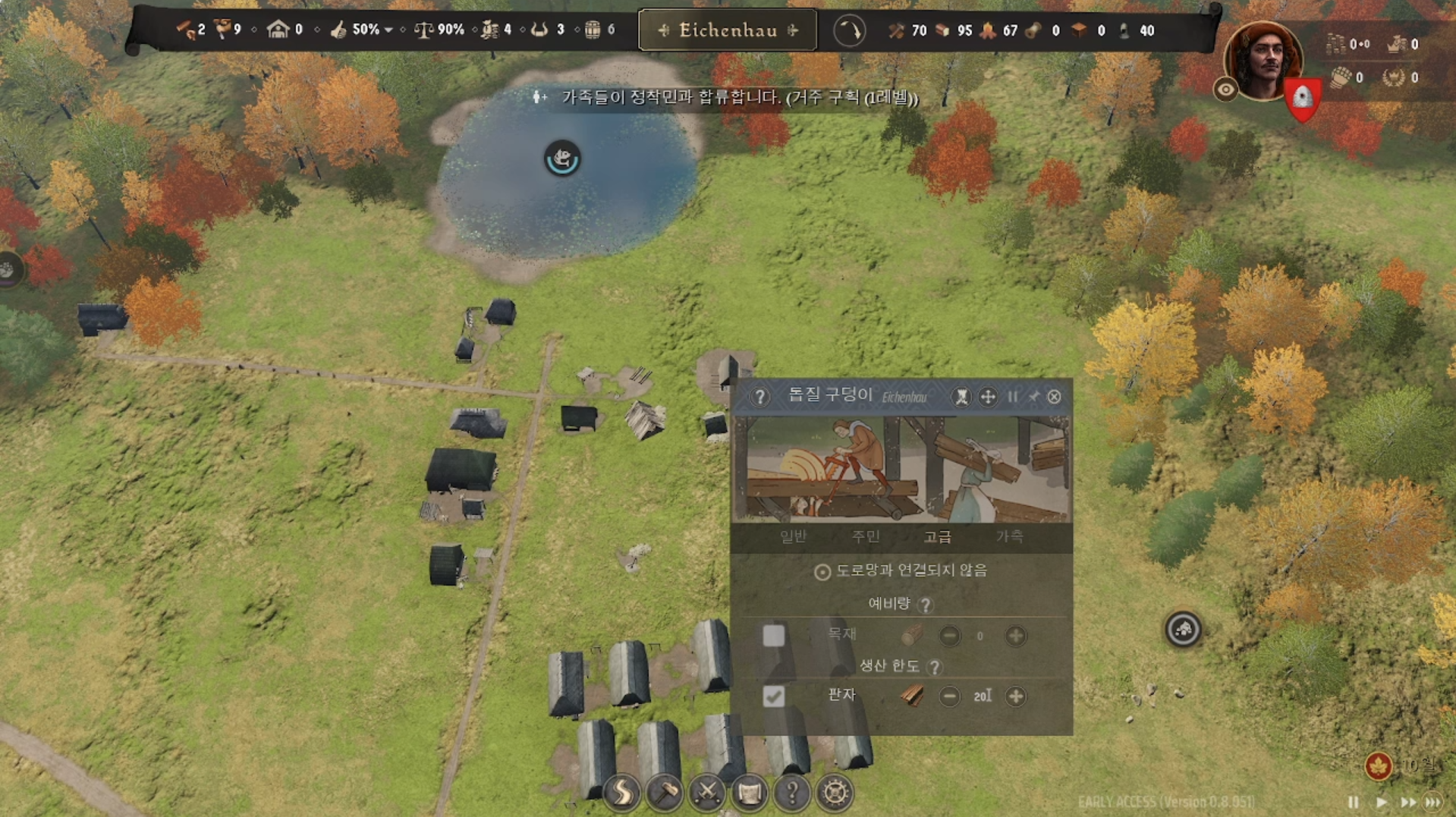This screenshot has height=817, width=1456.
Task: Open the road building tool
Action: coord(621,793)
